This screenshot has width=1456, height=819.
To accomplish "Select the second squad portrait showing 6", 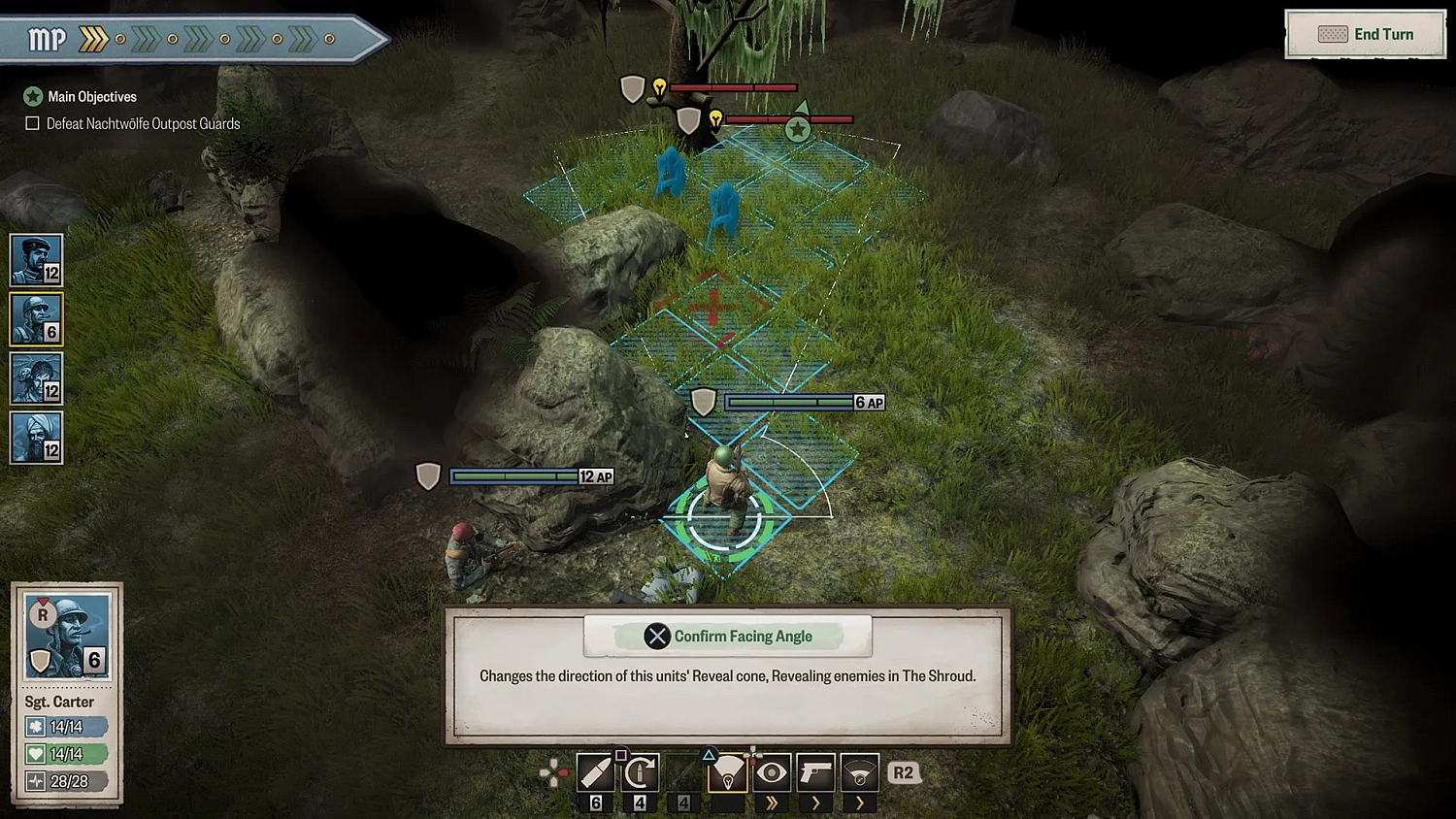I will (36, 318).
